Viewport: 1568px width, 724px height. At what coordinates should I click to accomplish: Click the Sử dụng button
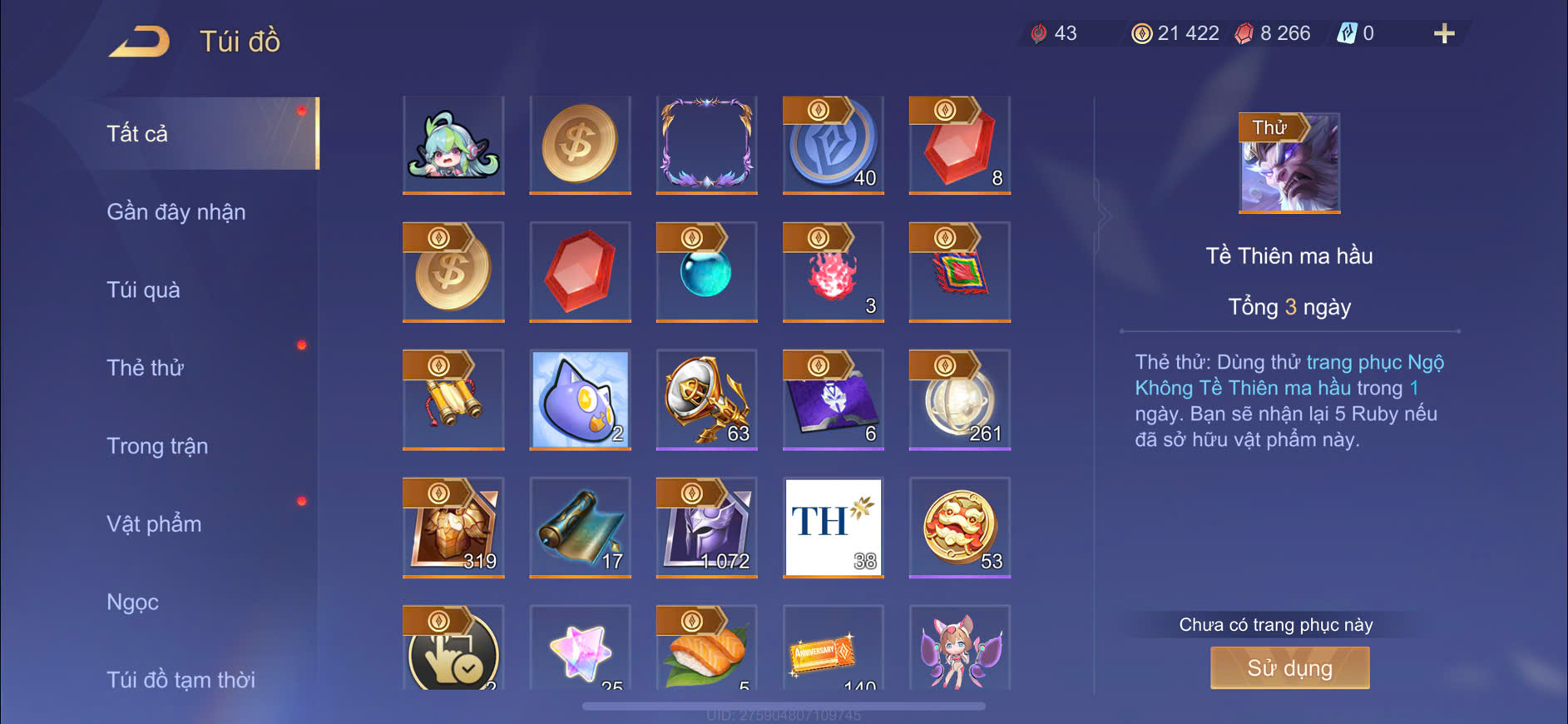(1289, 668)
